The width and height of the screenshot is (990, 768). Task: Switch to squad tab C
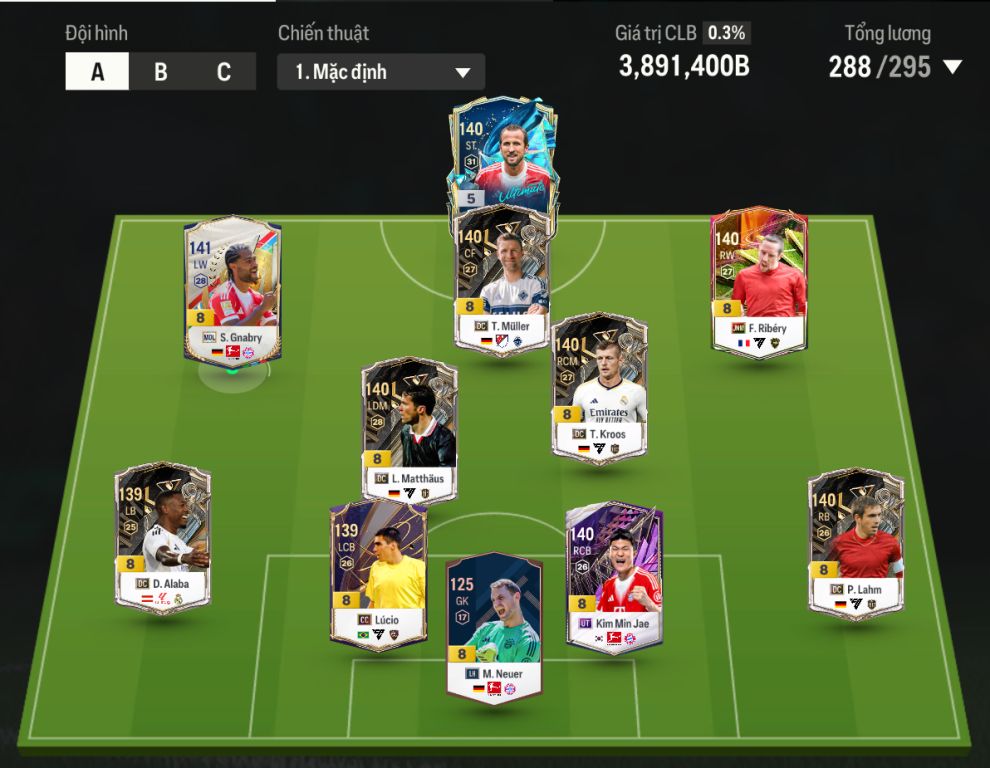[x=224, y=72]
